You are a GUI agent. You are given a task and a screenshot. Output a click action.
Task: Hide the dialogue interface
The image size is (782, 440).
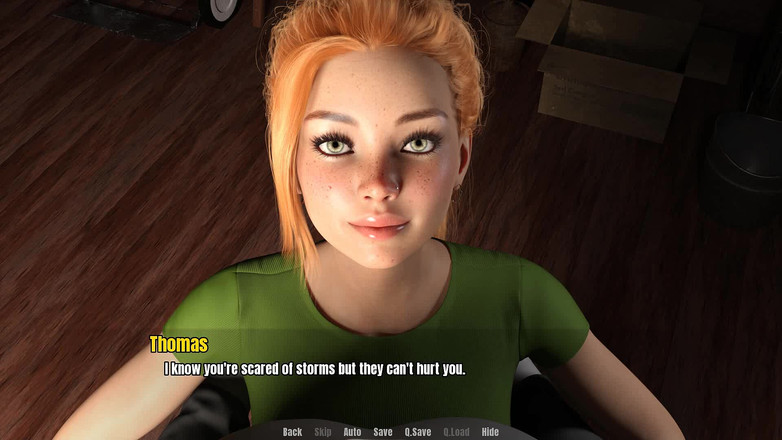[x=490, y=432]
